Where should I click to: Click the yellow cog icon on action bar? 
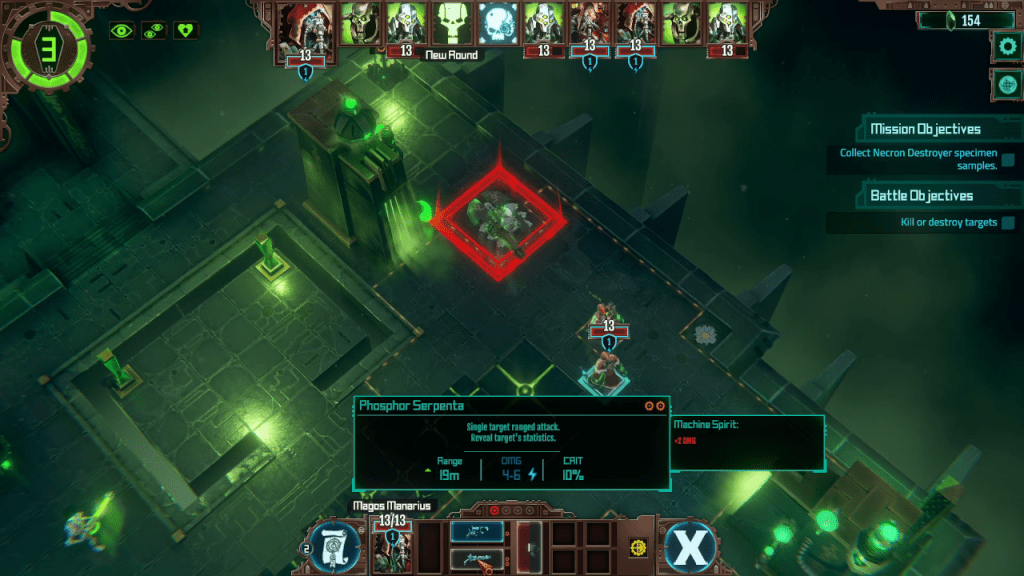[636, 548]
